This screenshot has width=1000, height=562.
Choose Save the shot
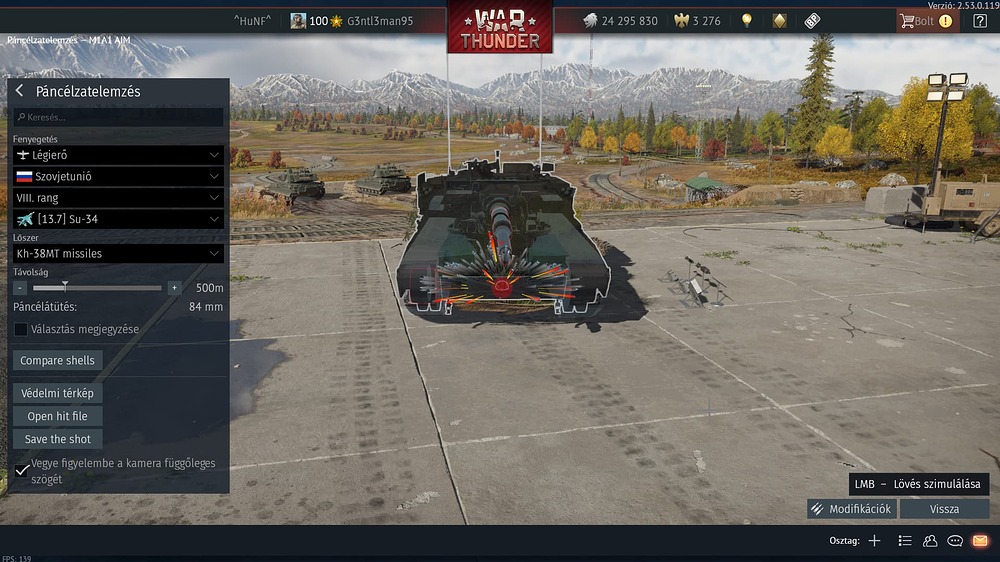[57, 439]
